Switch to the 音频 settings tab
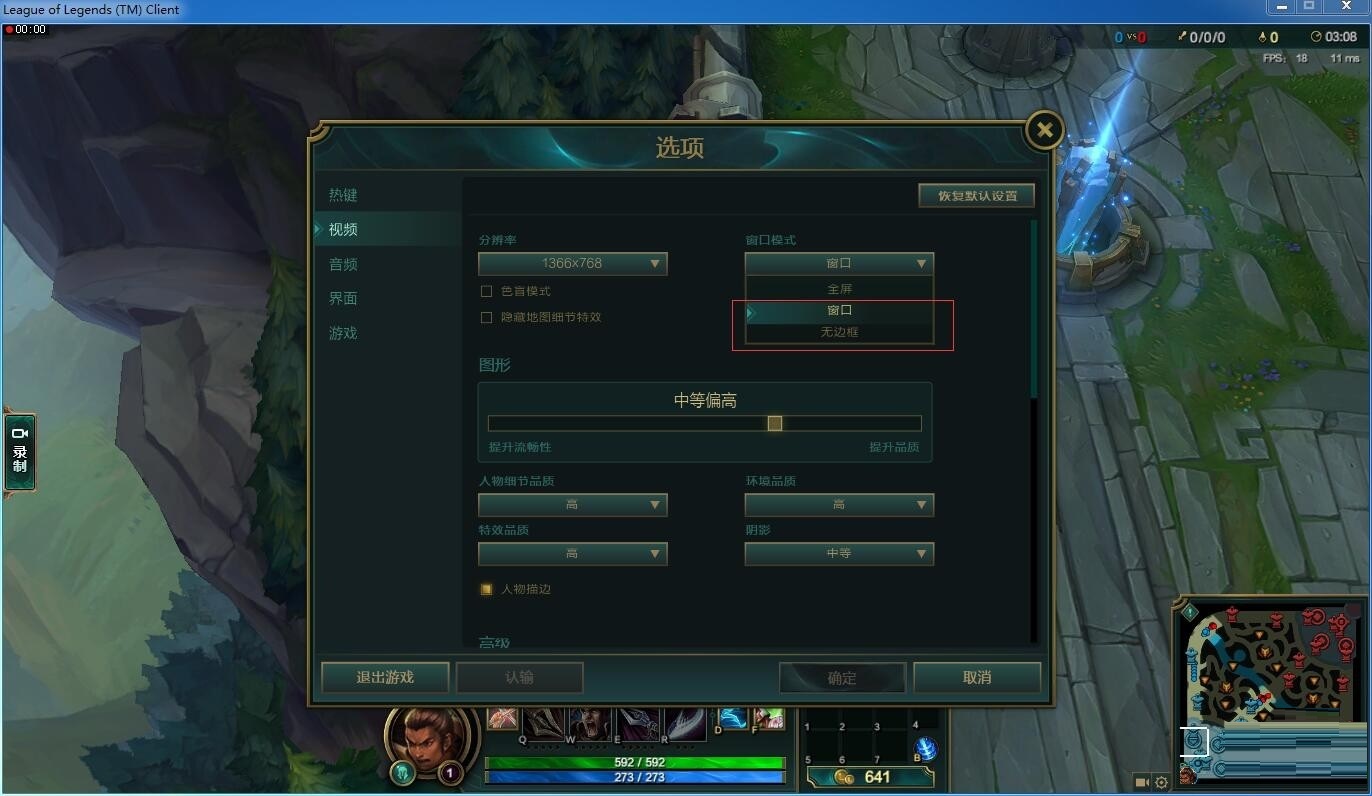1372x796 pixels. [343, 263]
